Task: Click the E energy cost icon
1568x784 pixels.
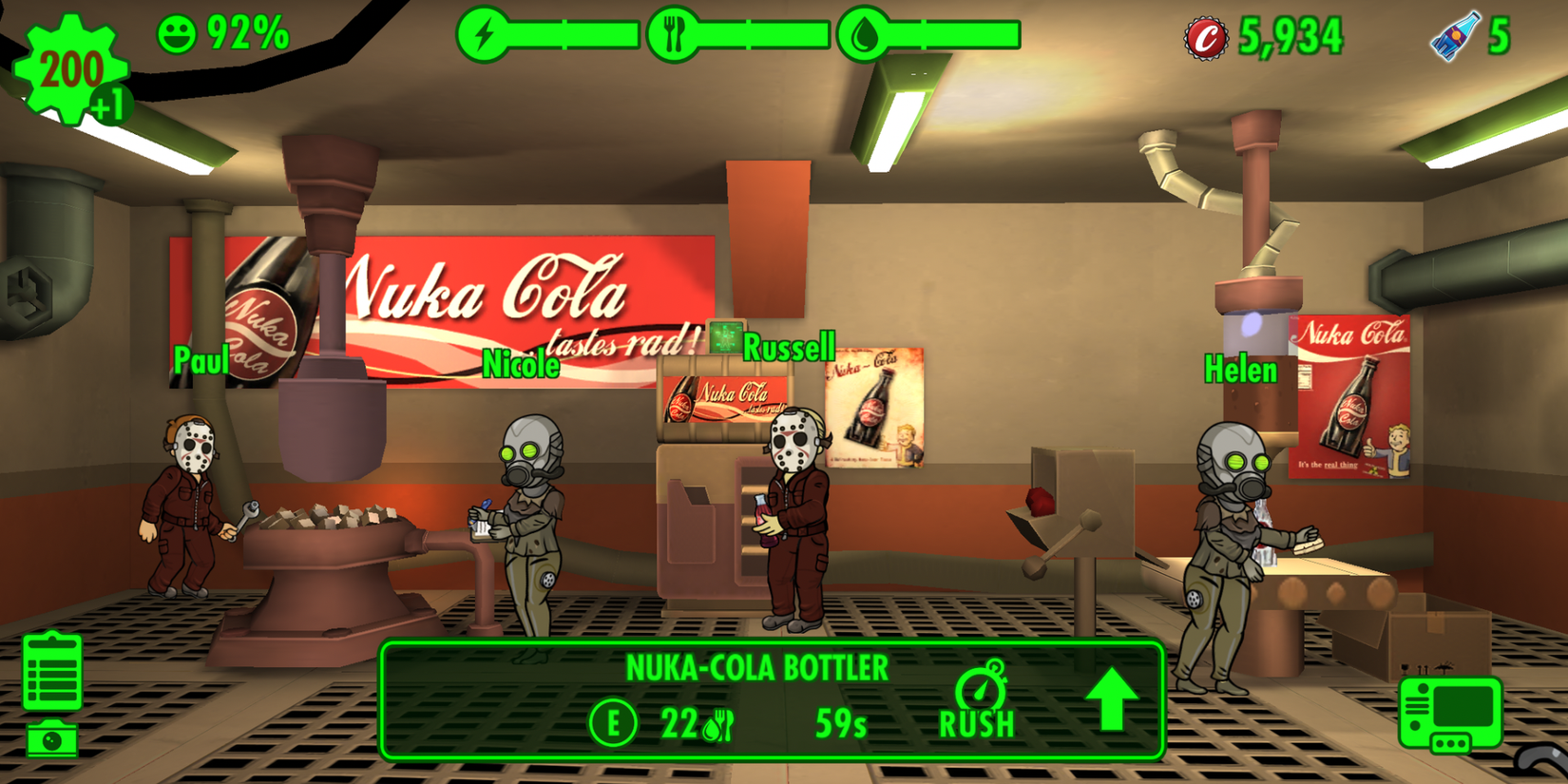Action: click(614, 721)
